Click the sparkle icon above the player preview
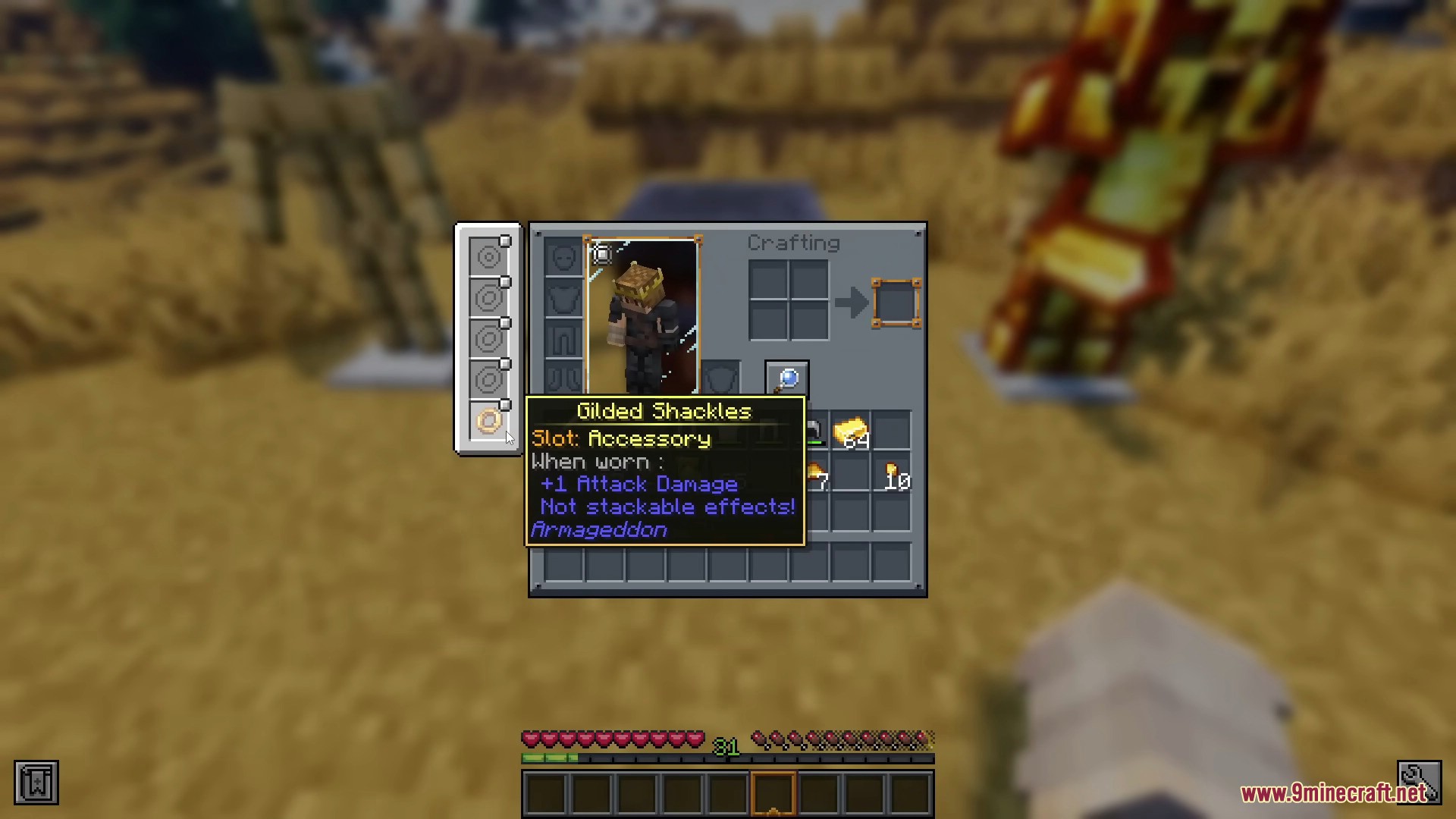The image size is (1456, 819). coord(601,254)
